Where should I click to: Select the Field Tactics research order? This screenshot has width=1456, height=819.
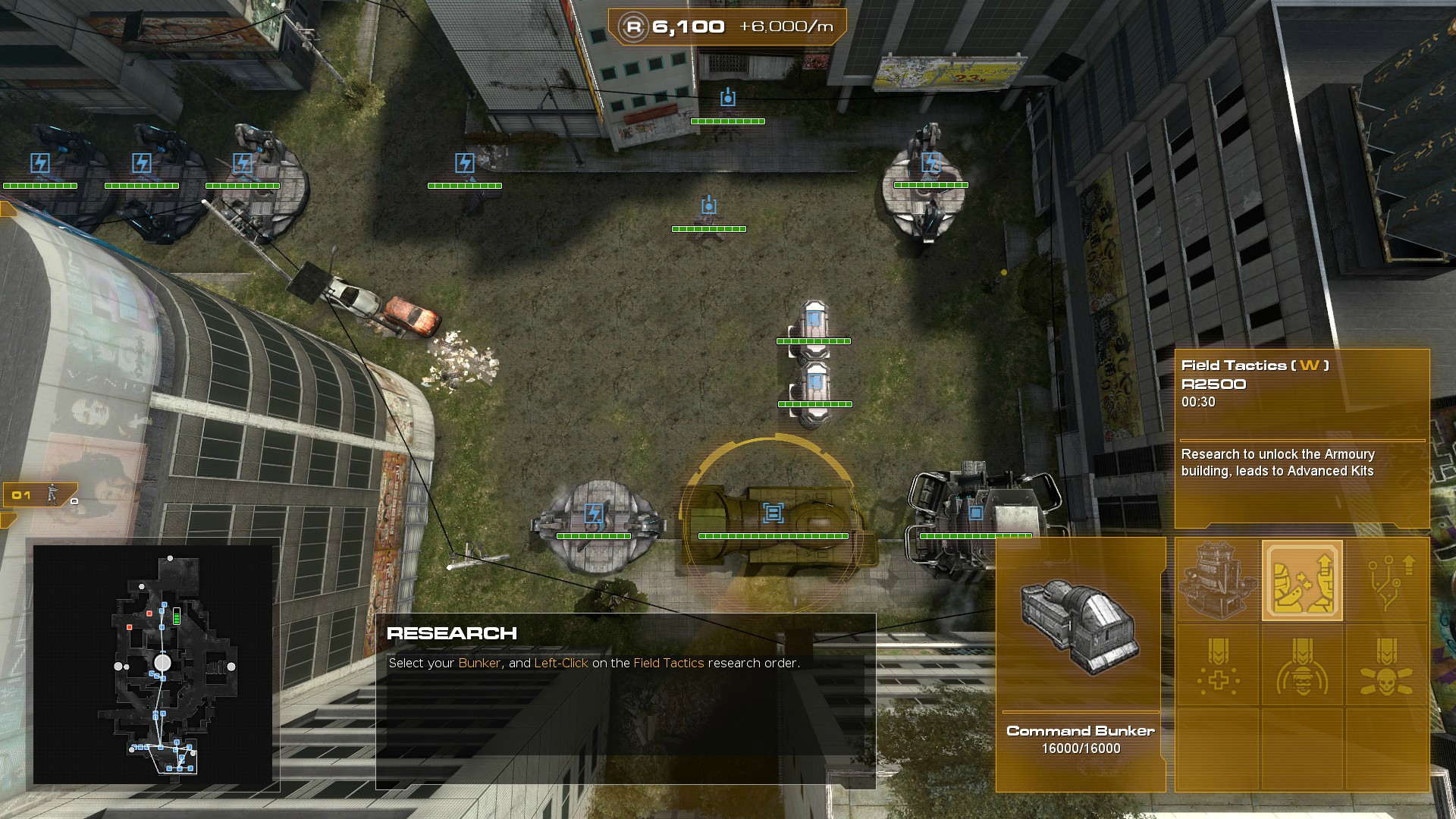pyautogui.click(x=1302, y=581)
